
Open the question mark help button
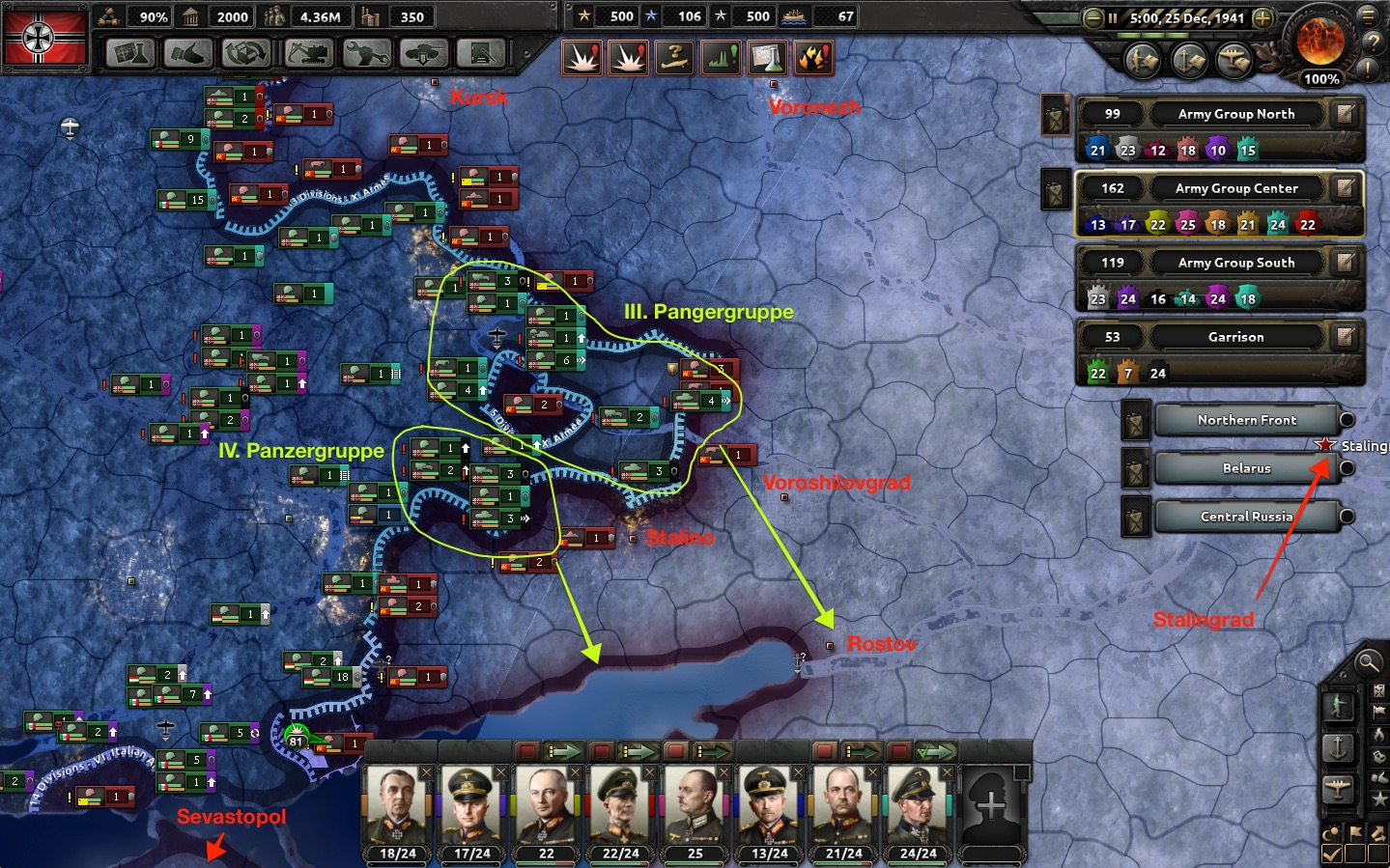[x=1372, y=42]
